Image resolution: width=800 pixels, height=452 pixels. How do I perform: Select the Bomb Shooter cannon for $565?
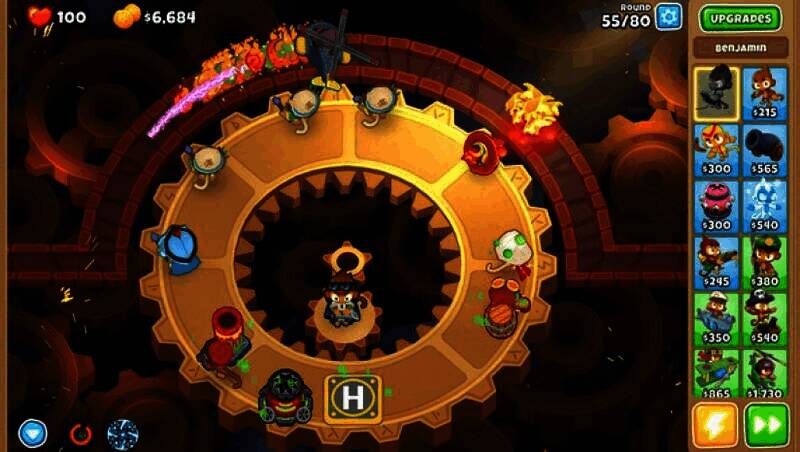click(x=766, y=149)
